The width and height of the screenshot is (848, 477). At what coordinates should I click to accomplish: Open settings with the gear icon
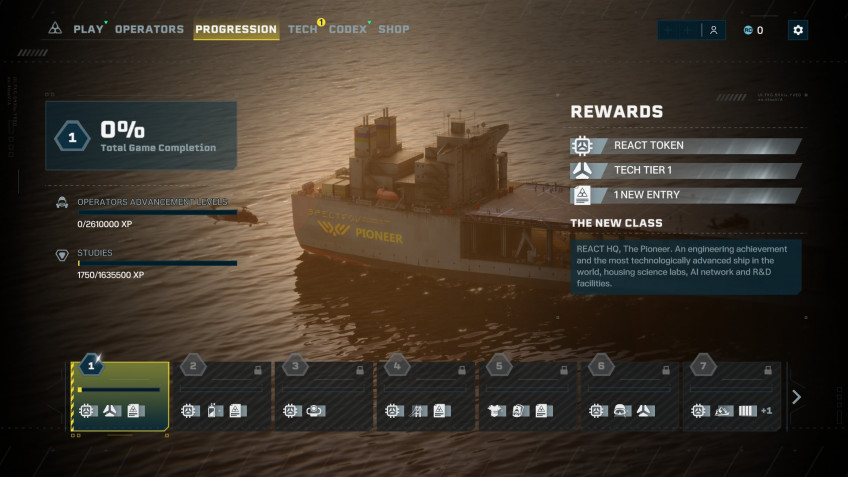797,30
